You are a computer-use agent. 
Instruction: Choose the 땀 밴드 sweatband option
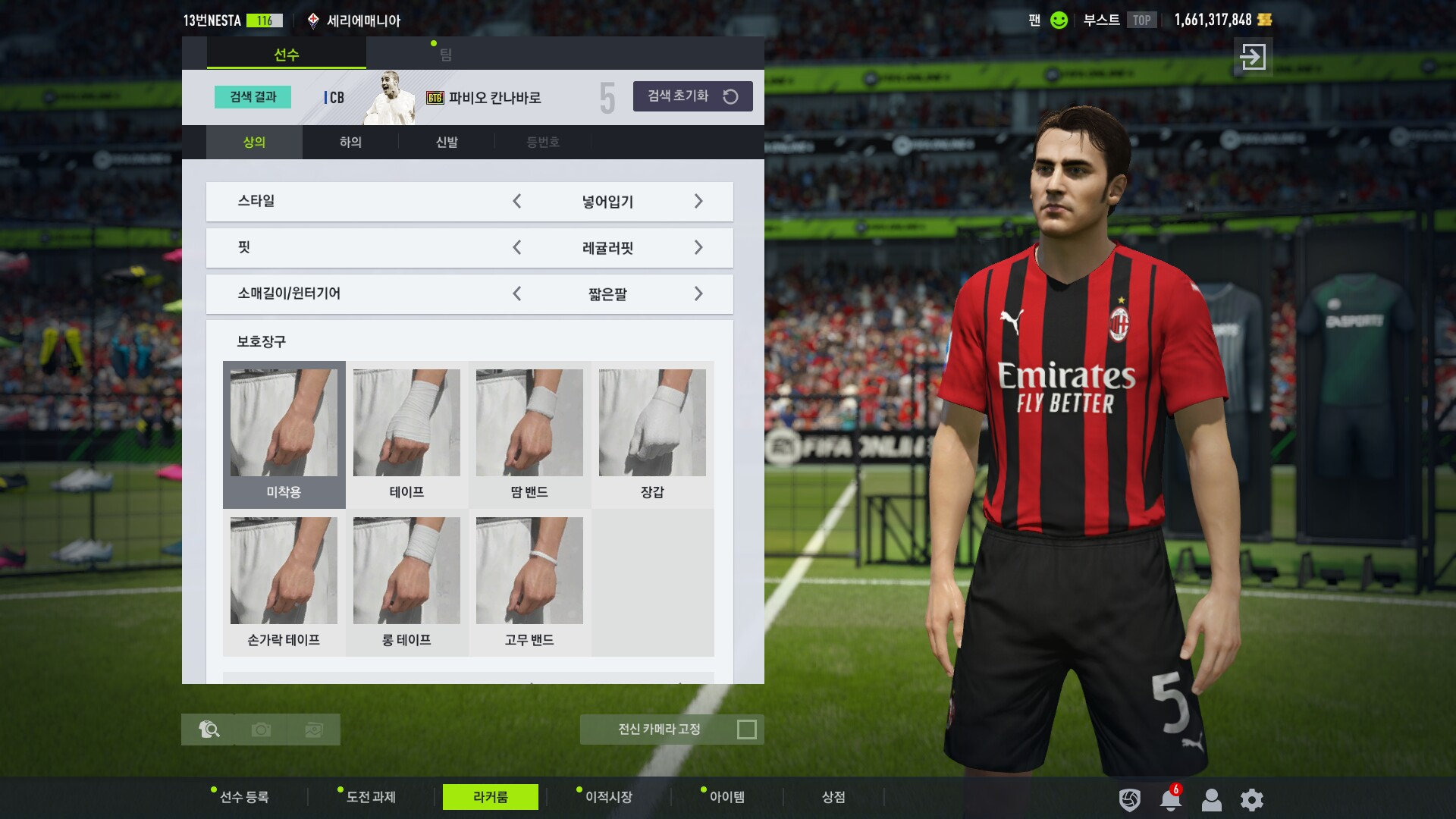point(529,434)
